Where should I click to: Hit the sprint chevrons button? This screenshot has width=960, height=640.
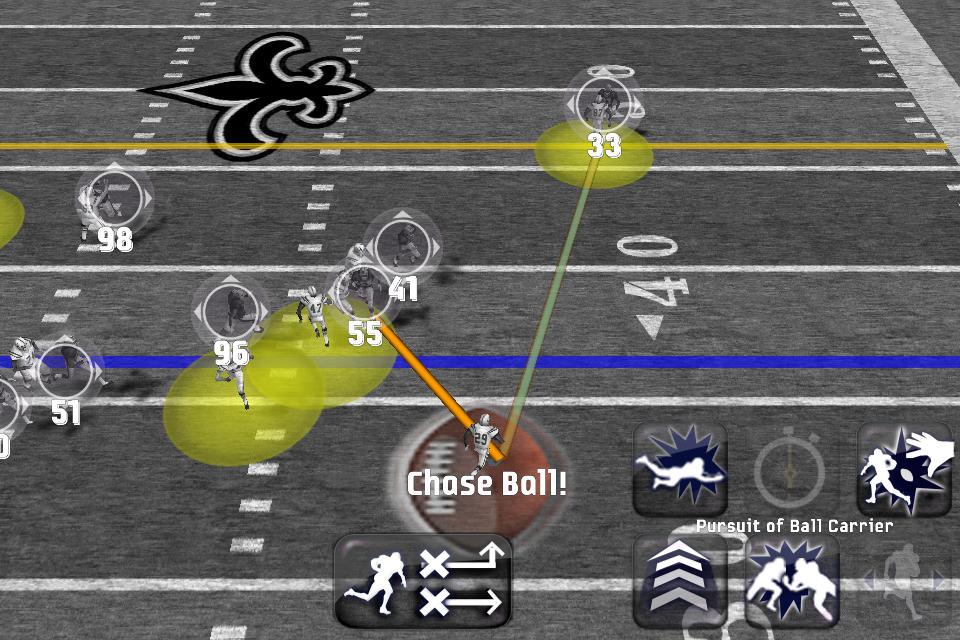680,582
